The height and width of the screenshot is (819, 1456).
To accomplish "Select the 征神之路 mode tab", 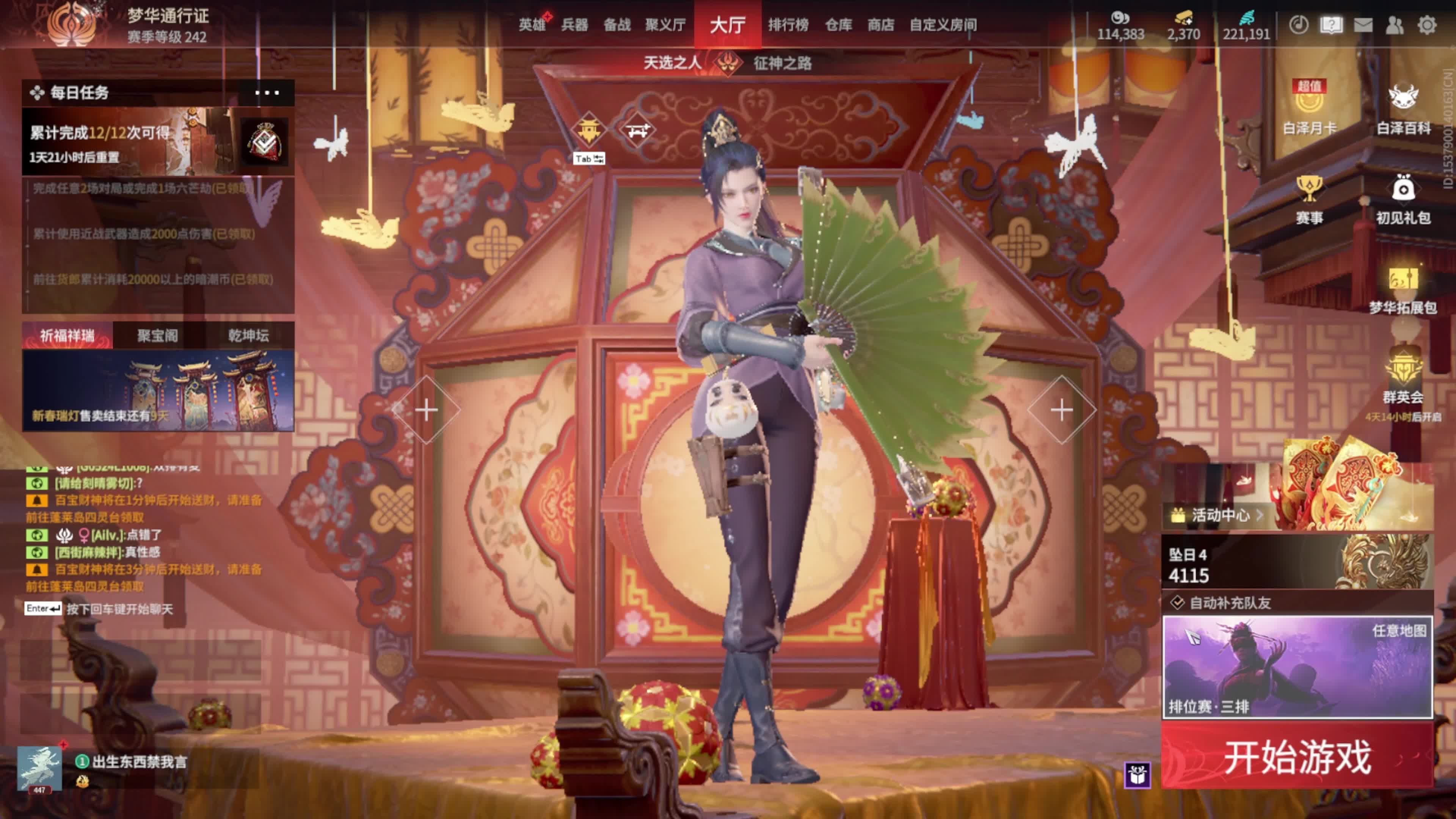I will 782,63.
